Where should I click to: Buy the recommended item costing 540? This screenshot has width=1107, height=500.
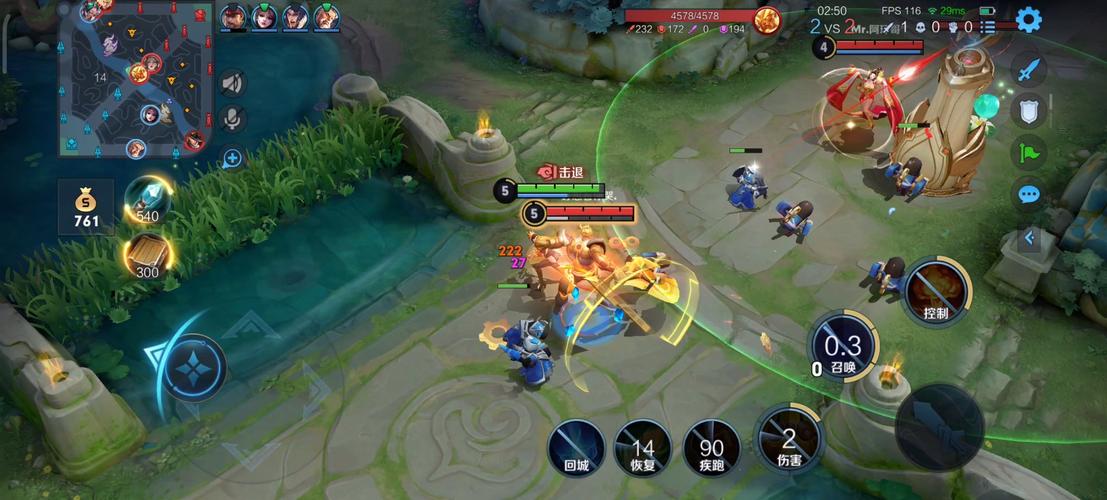click(x=147, y=199)
